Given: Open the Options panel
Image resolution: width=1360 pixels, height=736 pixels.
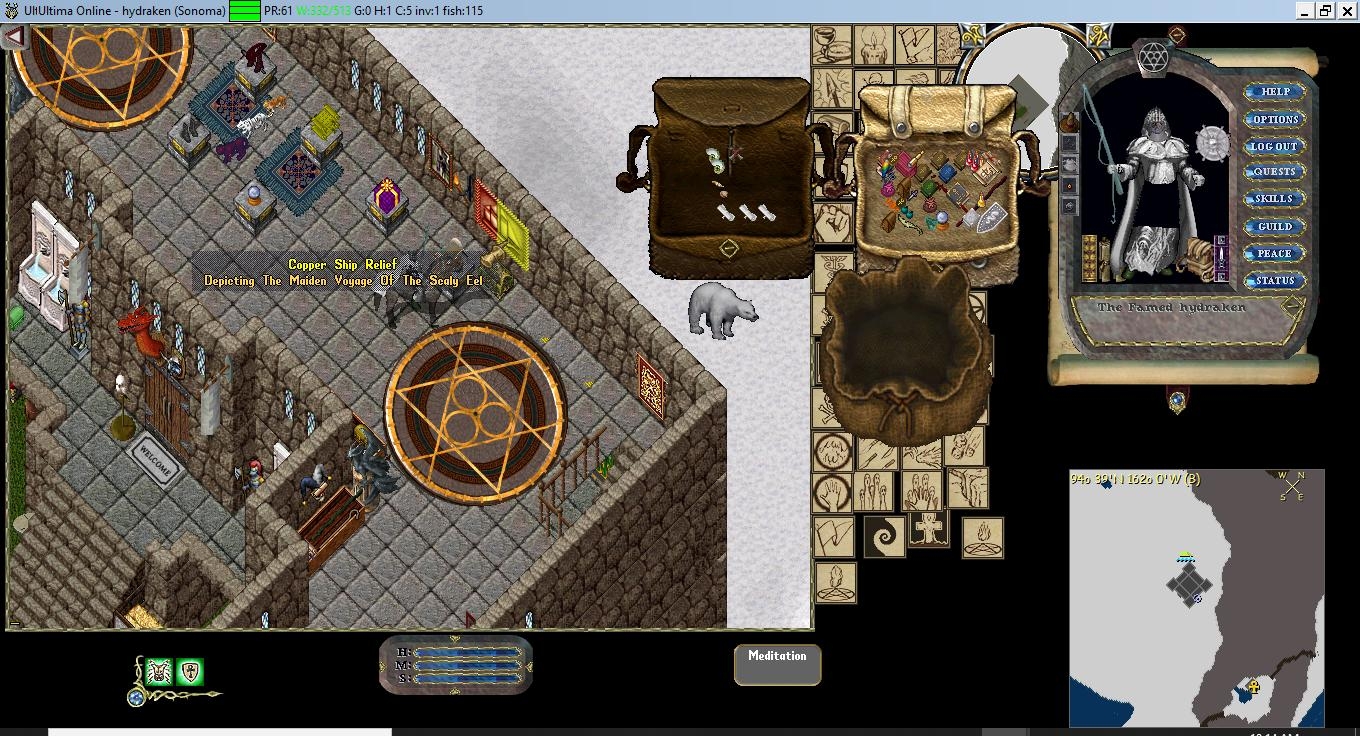Looking at the screenshot, I should tap(1274, 118).
